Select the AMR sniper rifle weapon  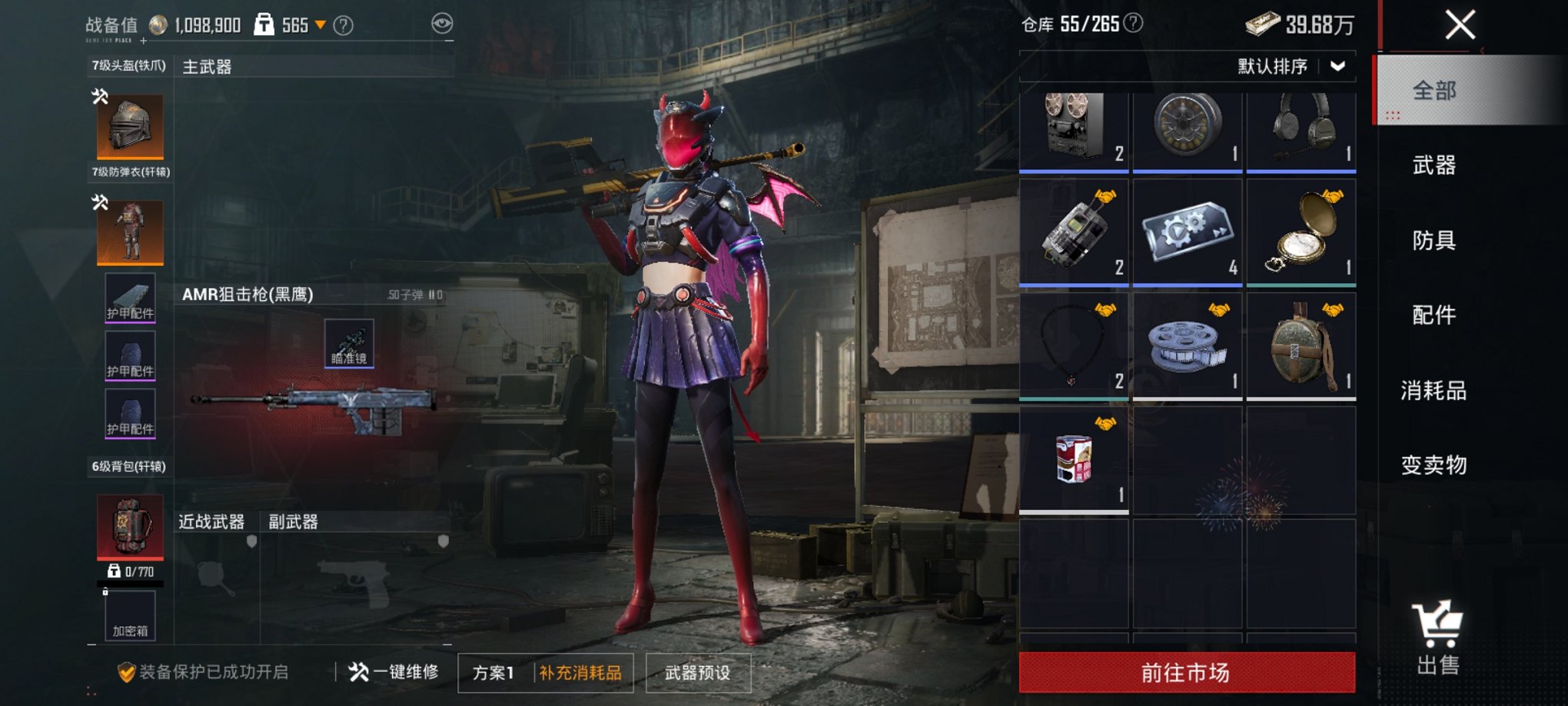click(314, 401)
